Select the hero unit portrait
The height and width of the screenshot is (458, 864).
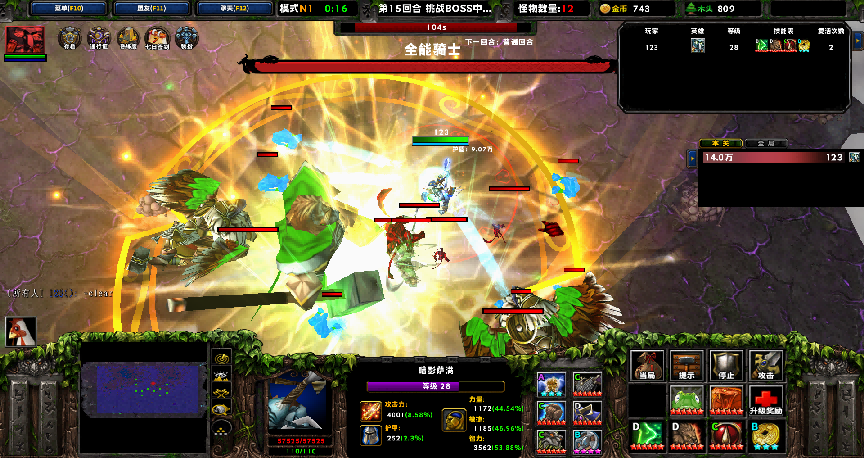pos(299,404)
